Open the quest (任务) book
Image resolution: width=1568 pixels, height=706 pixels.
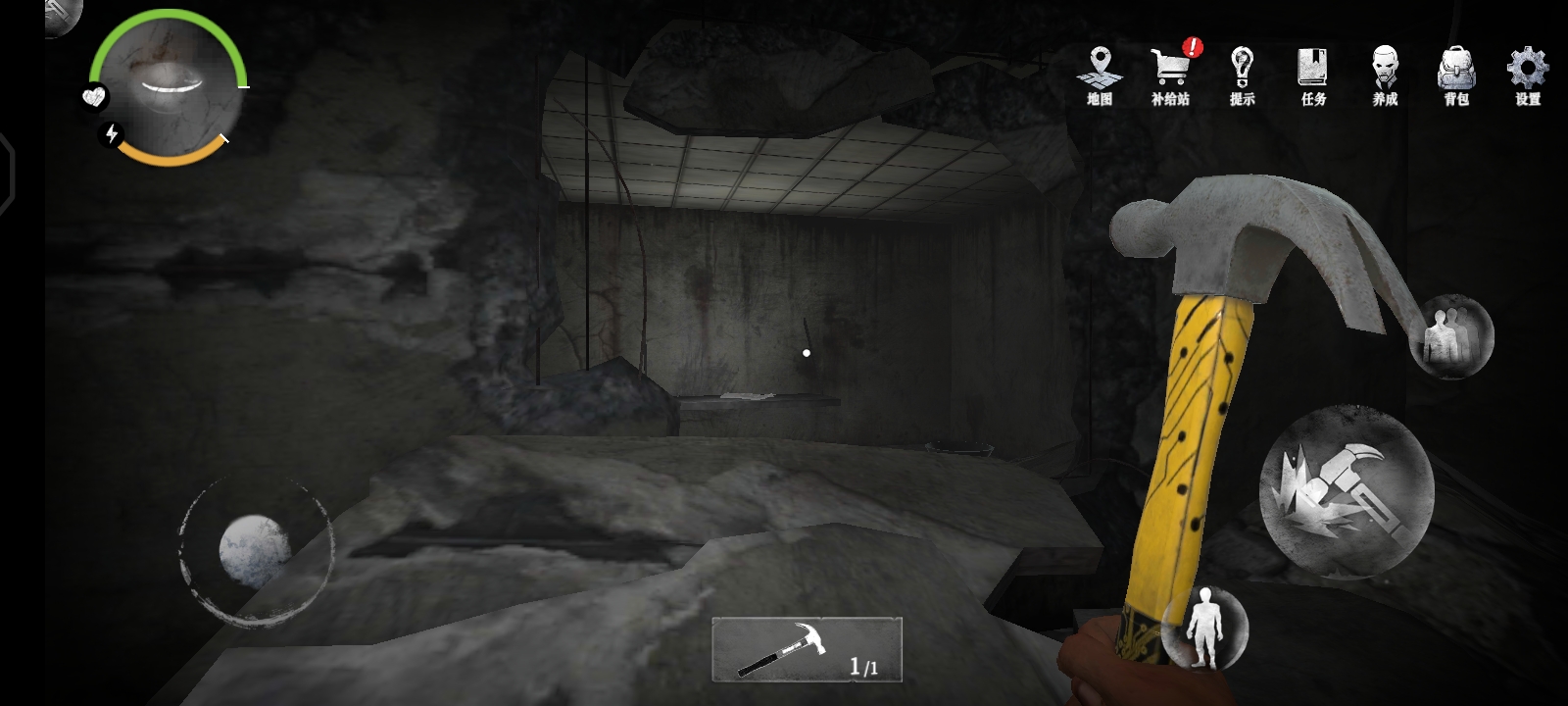point(1313,76)
